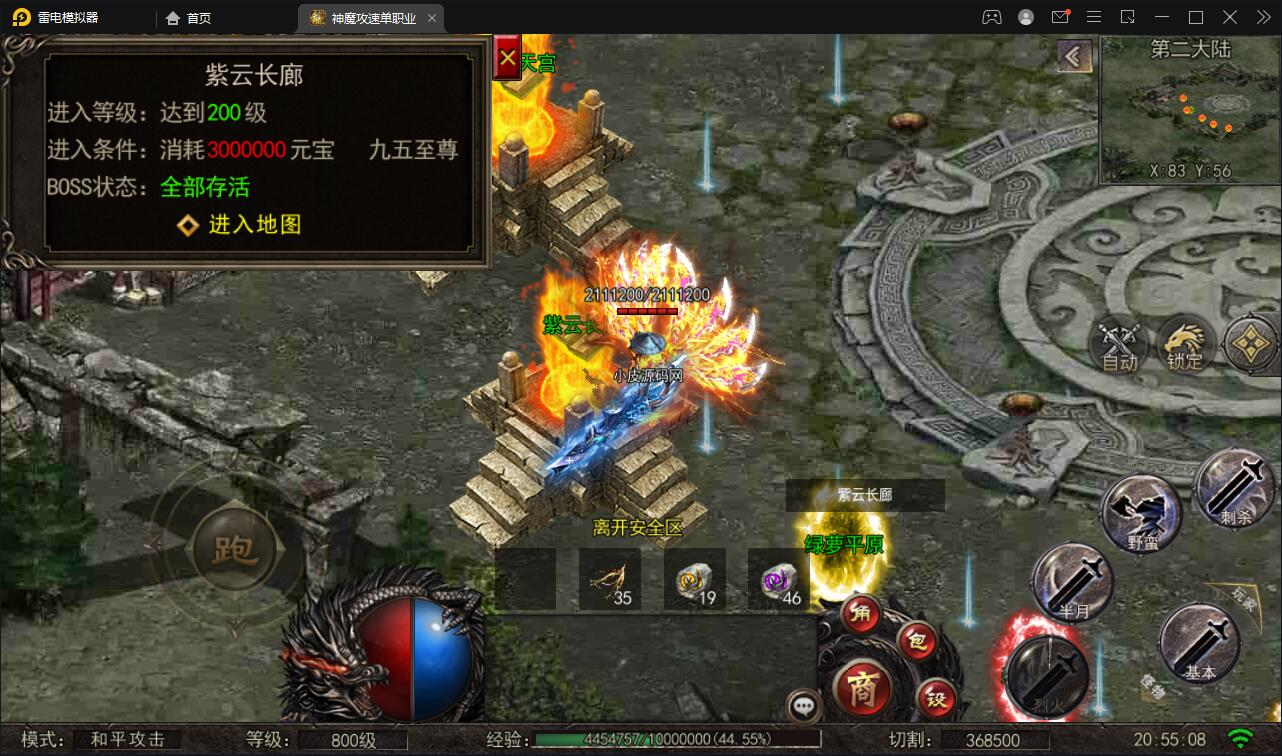Click the item slot showing count 35
This screenshot has width=1282, height=756.
(x=608, y=580)
